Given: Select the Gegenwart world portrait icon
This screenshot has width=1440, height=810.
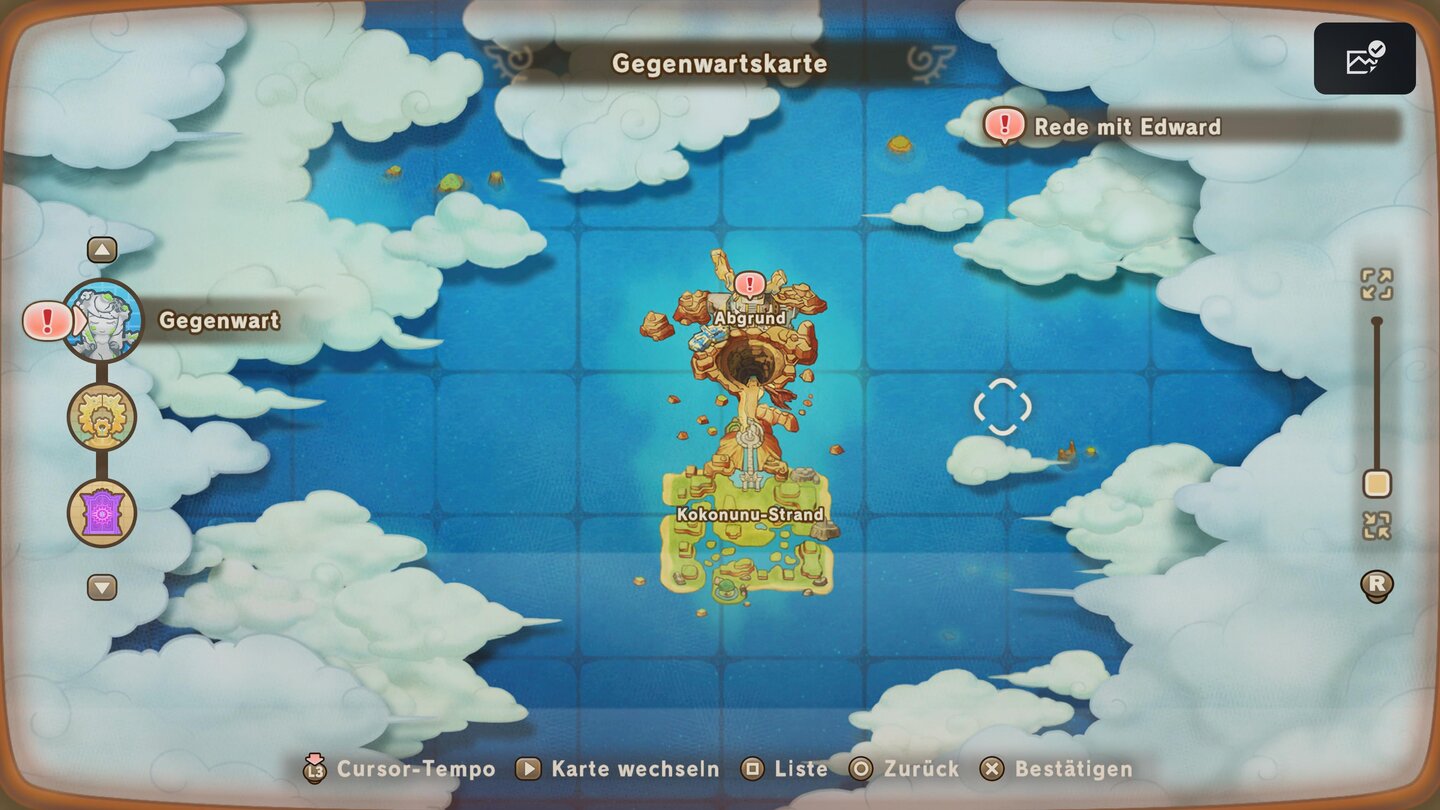Looking at the screenshot, I should (x=101, y=321).
